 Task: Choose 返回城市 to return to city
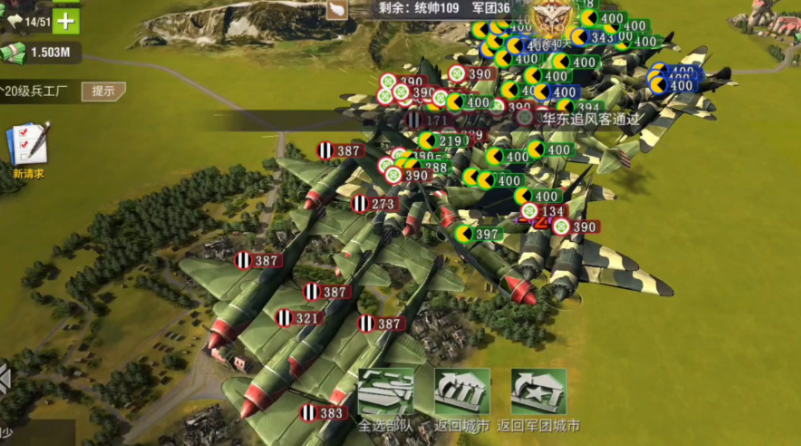click(x=462, y=394)
